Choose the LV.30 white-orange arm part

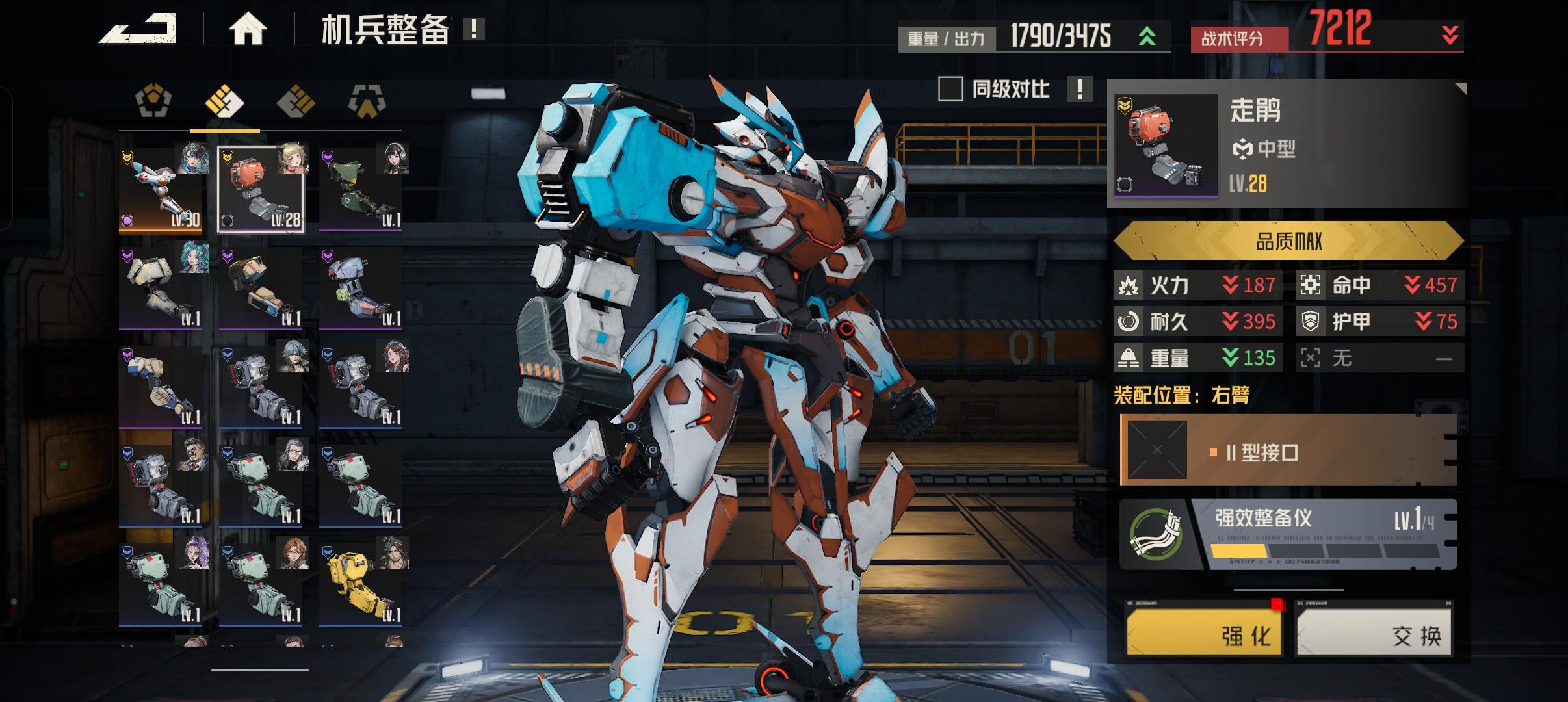[x=161, y=190]
